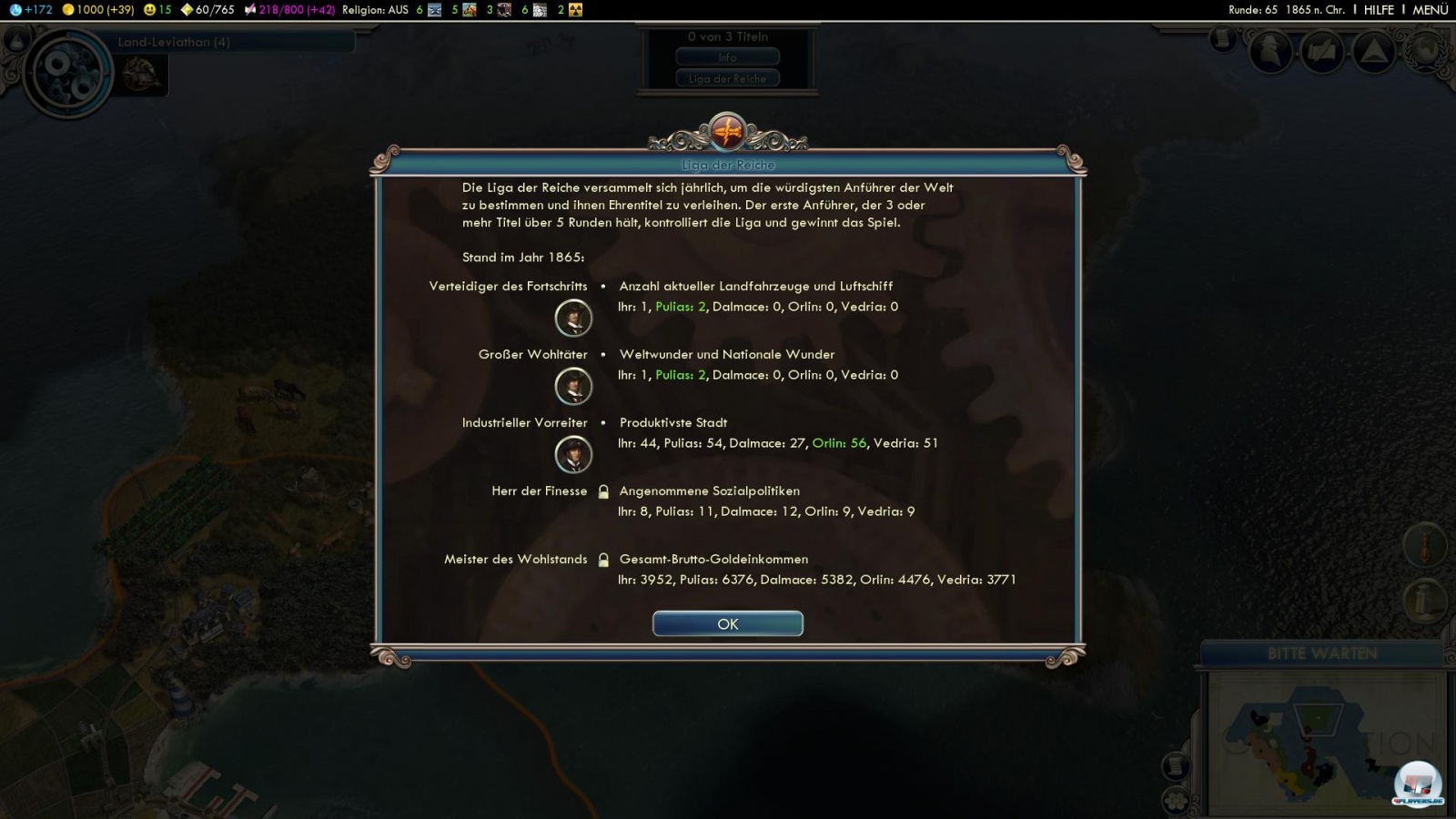This screenshot has width=1456, height=819.
Task: Select leader portrait for Verteidiger des Fortschritts
Action: click(x=573, y=318)
